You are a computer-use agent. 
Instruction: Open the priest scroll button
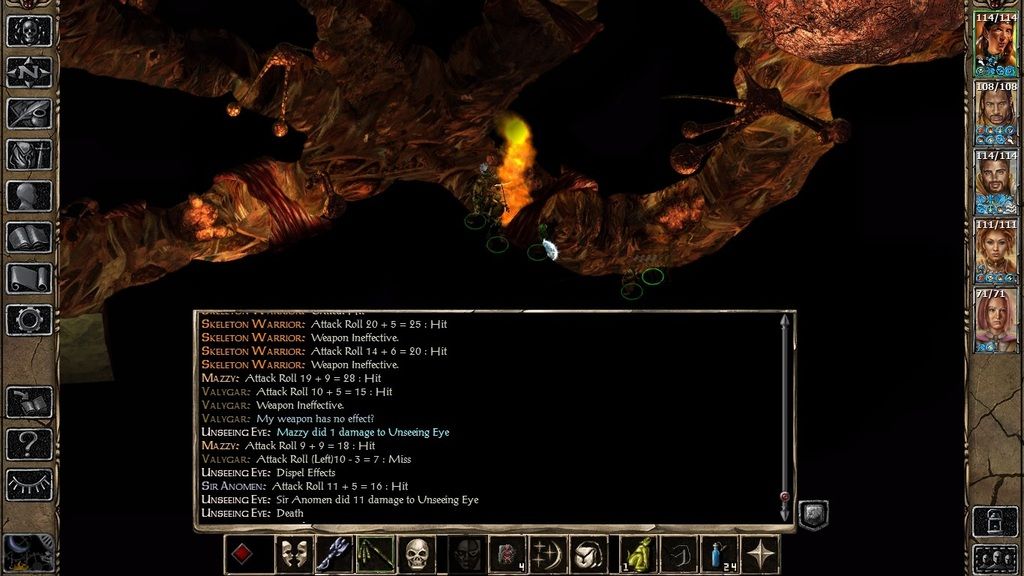pos(29,278)
